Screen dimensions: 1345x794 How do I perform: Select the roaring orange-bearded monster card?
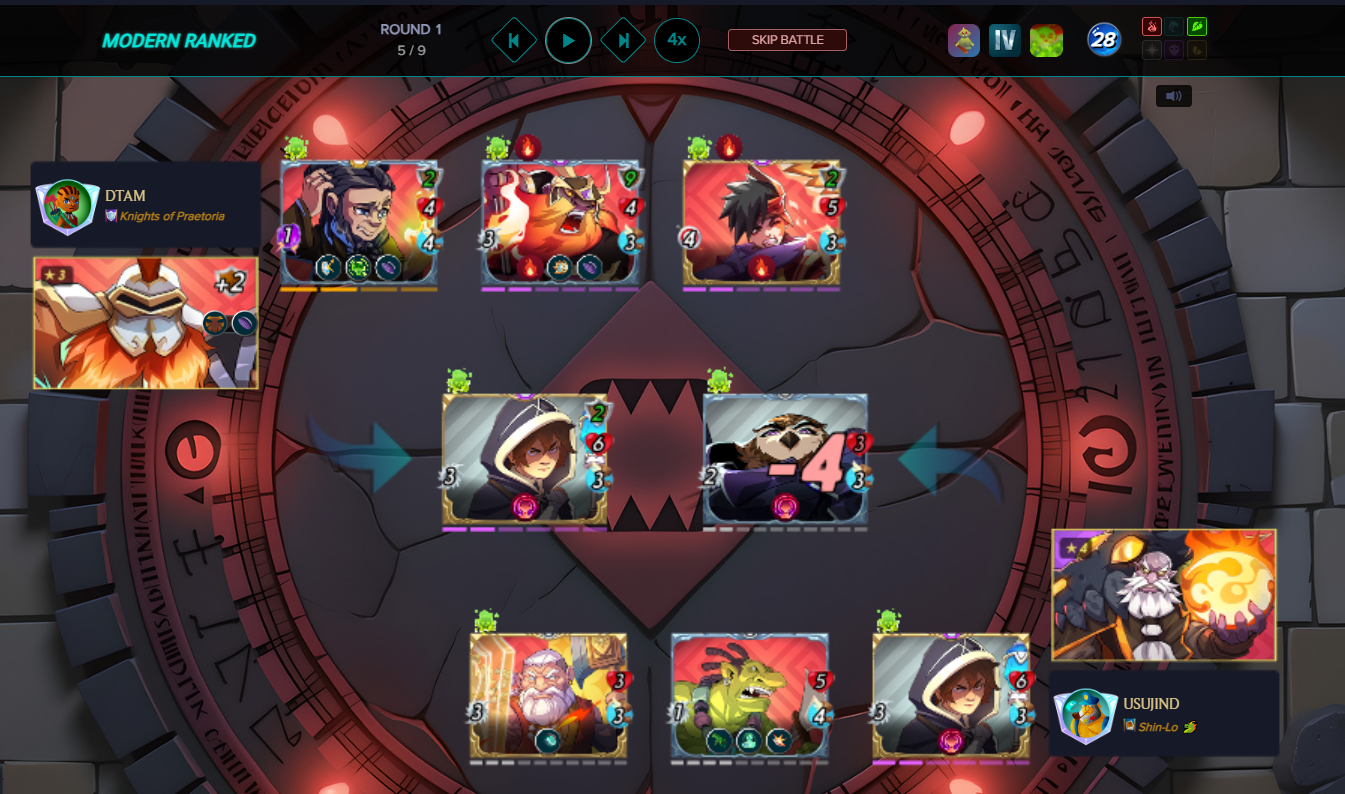(x=560, y=222)
